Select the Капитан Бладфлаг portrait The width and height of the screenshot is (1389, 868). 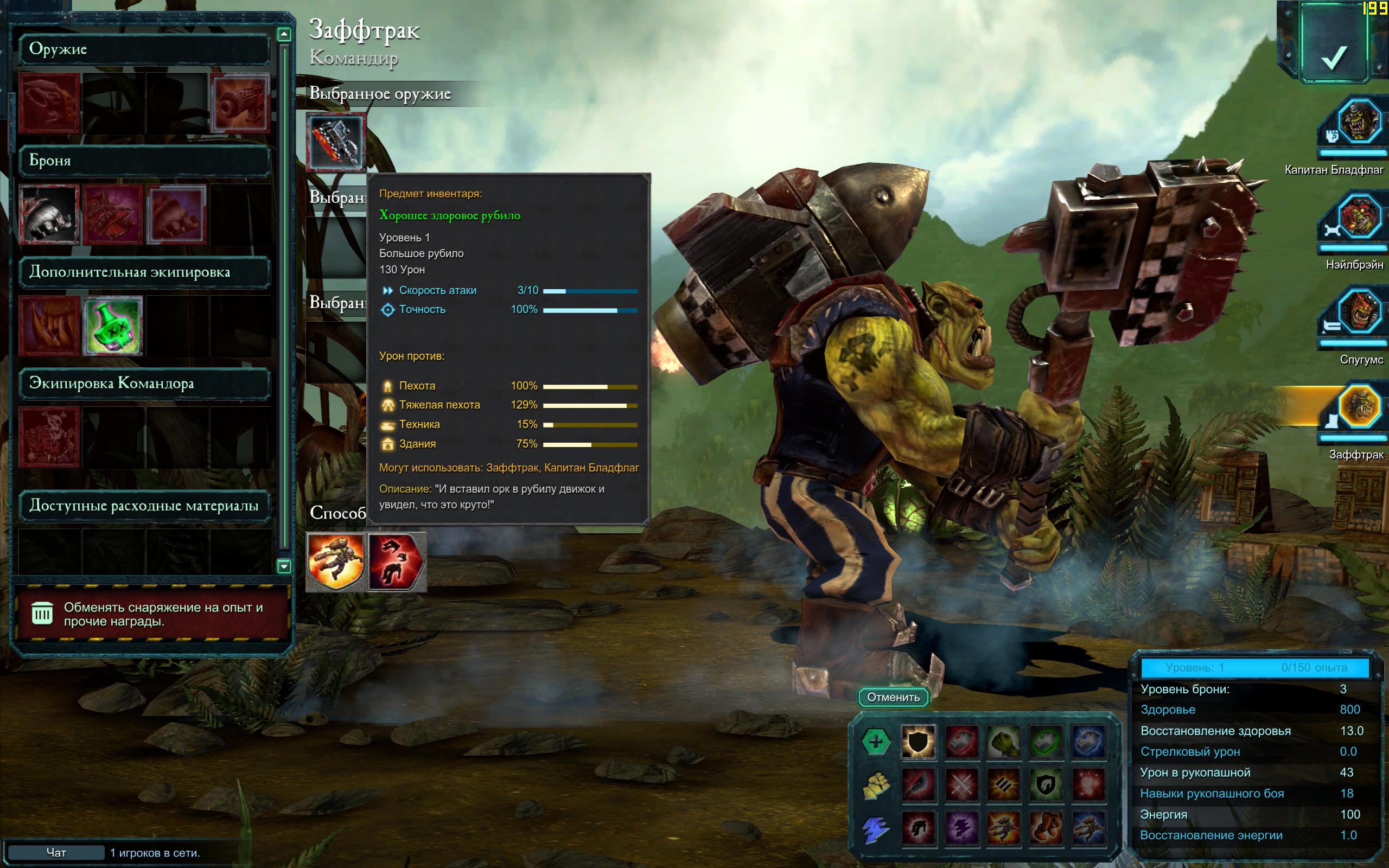click(1359, 122)
